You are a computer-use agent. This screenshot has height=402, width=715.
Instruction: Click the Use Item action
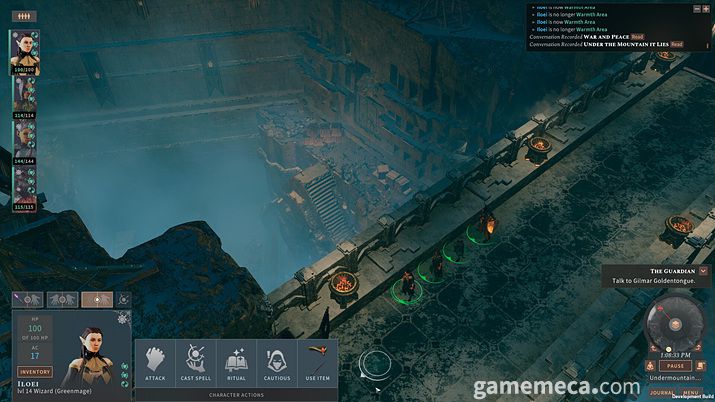pos(316,363)
